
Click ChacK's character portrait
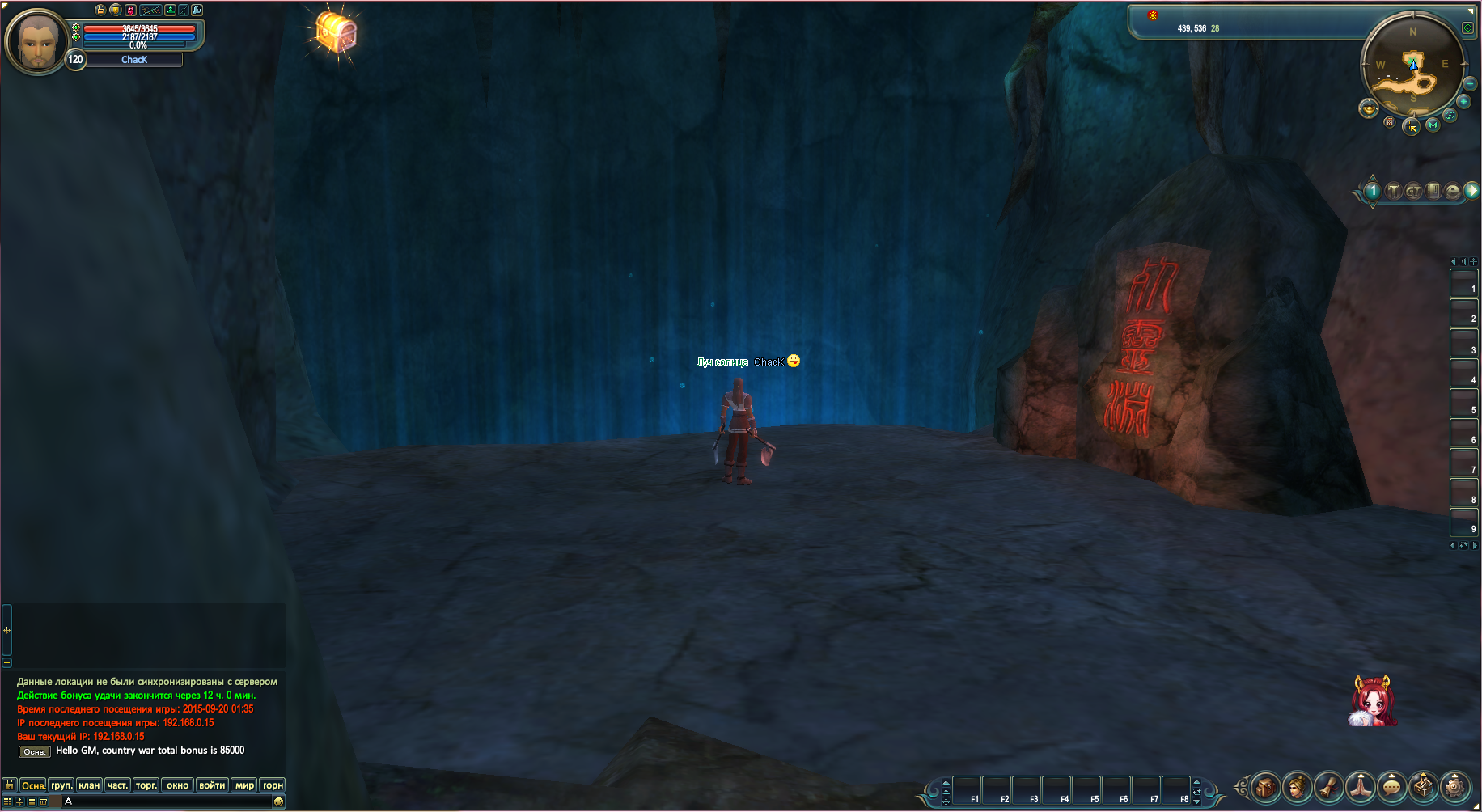click(36, 40)
